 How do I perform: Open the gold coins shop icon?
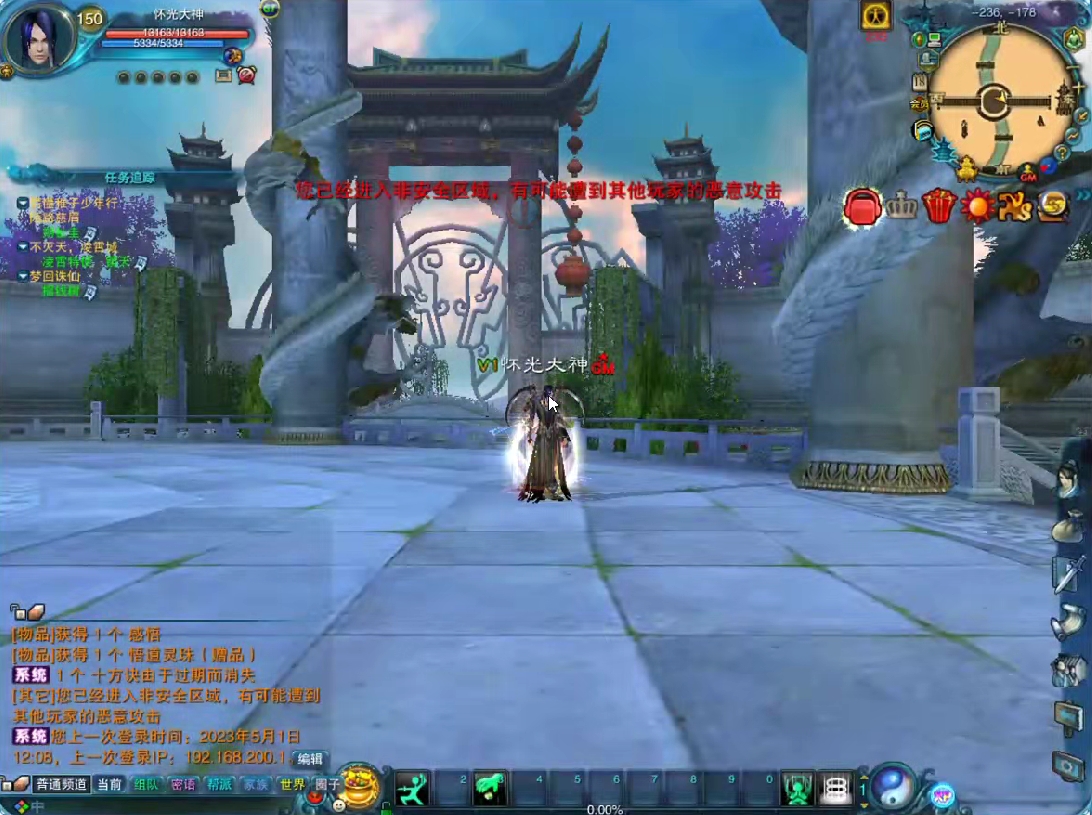[1052, 206]
